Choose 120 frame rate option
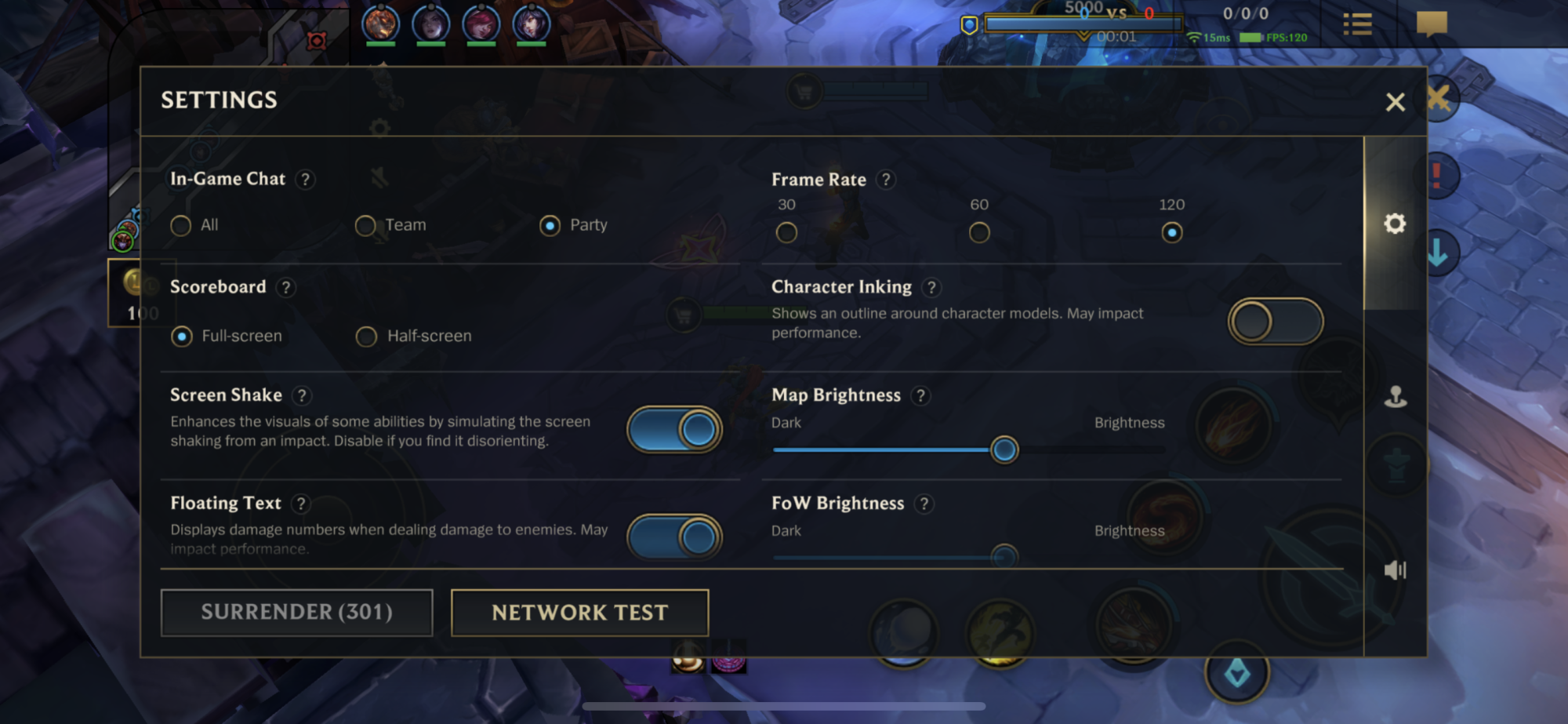This screenshot has height=724, width=1568. [x=1171, y=233]
